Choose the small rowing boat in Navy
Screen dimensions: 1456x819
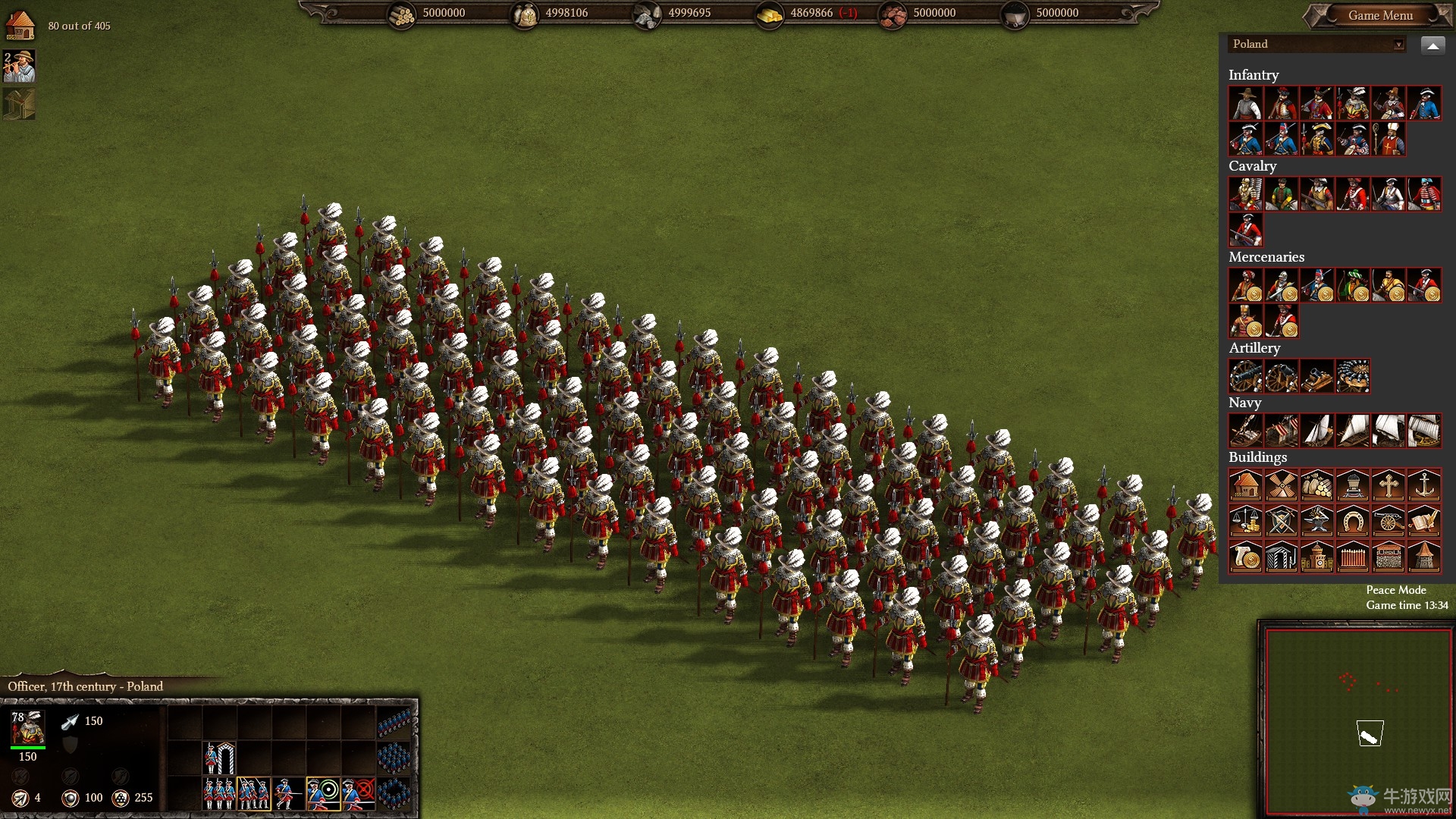point(1245,431)
